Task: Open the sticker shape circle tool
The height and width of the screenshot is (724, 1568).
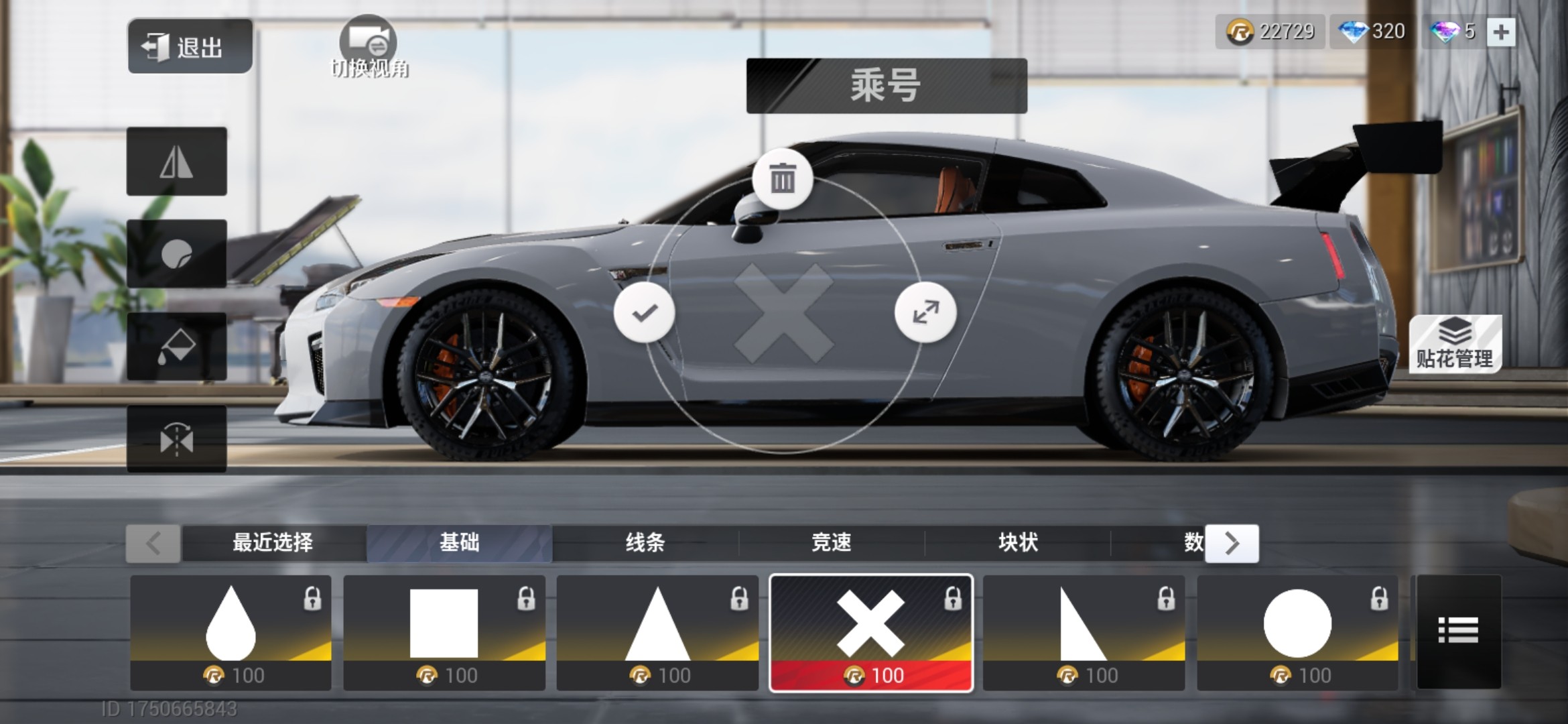Action: 177,254
